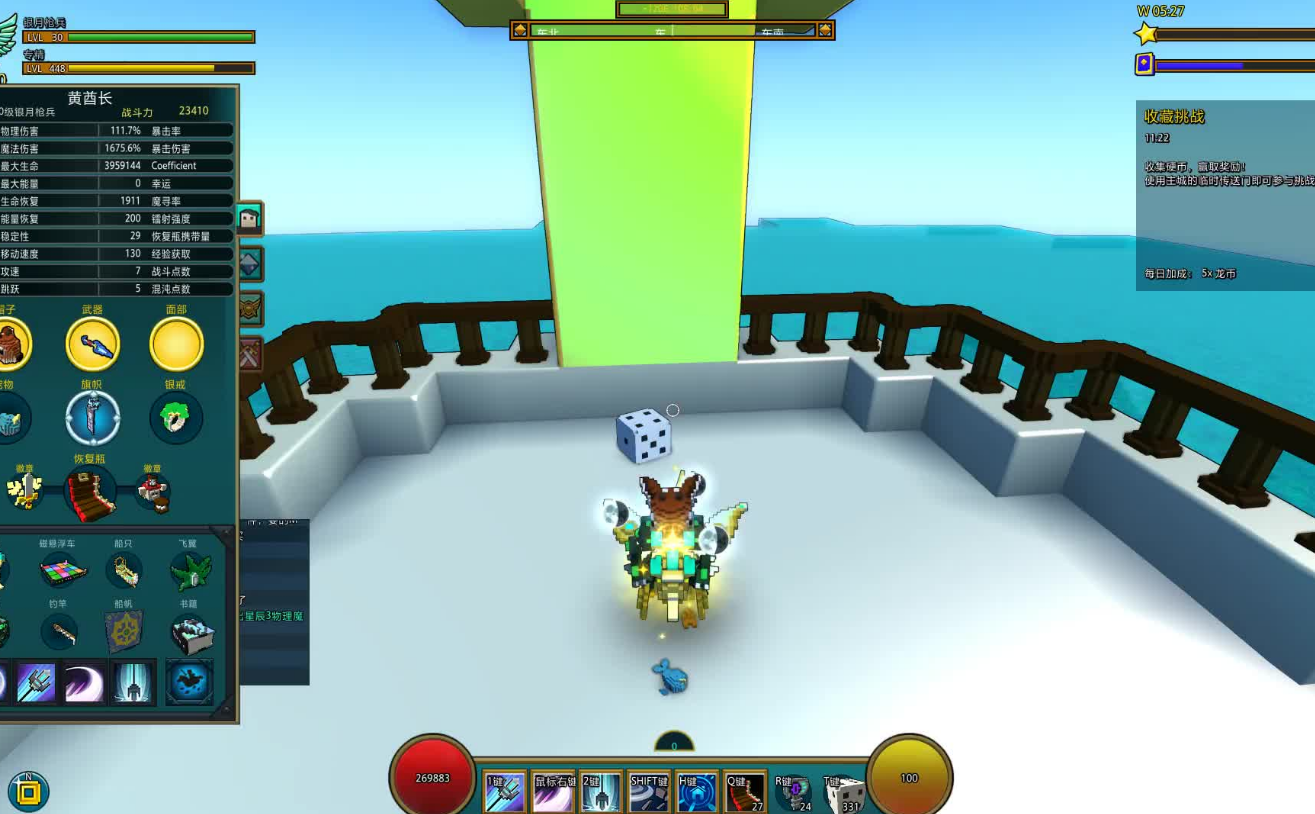
Task: Choose the fishing rod (钓竿) slot
Action: coord(60,632)
